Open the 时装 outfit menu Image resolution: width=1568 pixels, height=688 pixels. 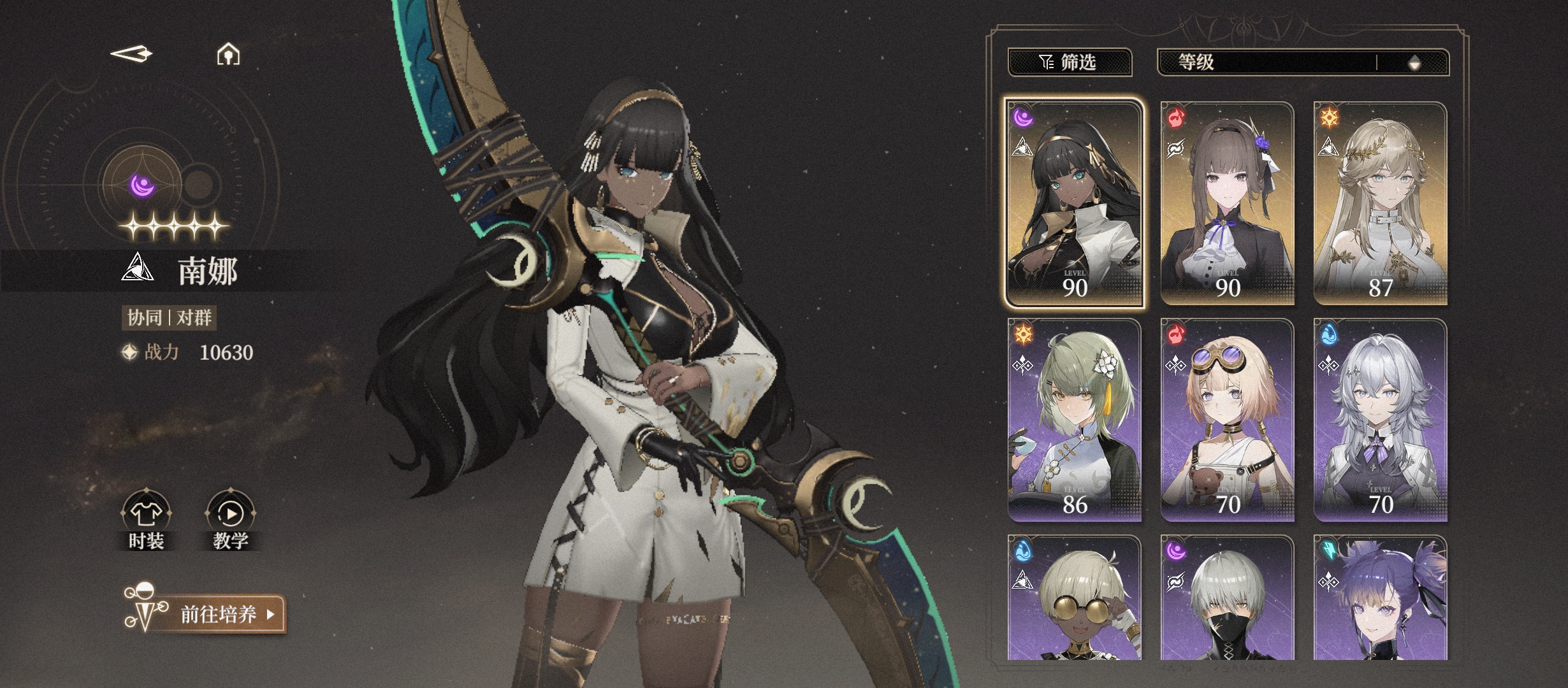tap(147, 520)
